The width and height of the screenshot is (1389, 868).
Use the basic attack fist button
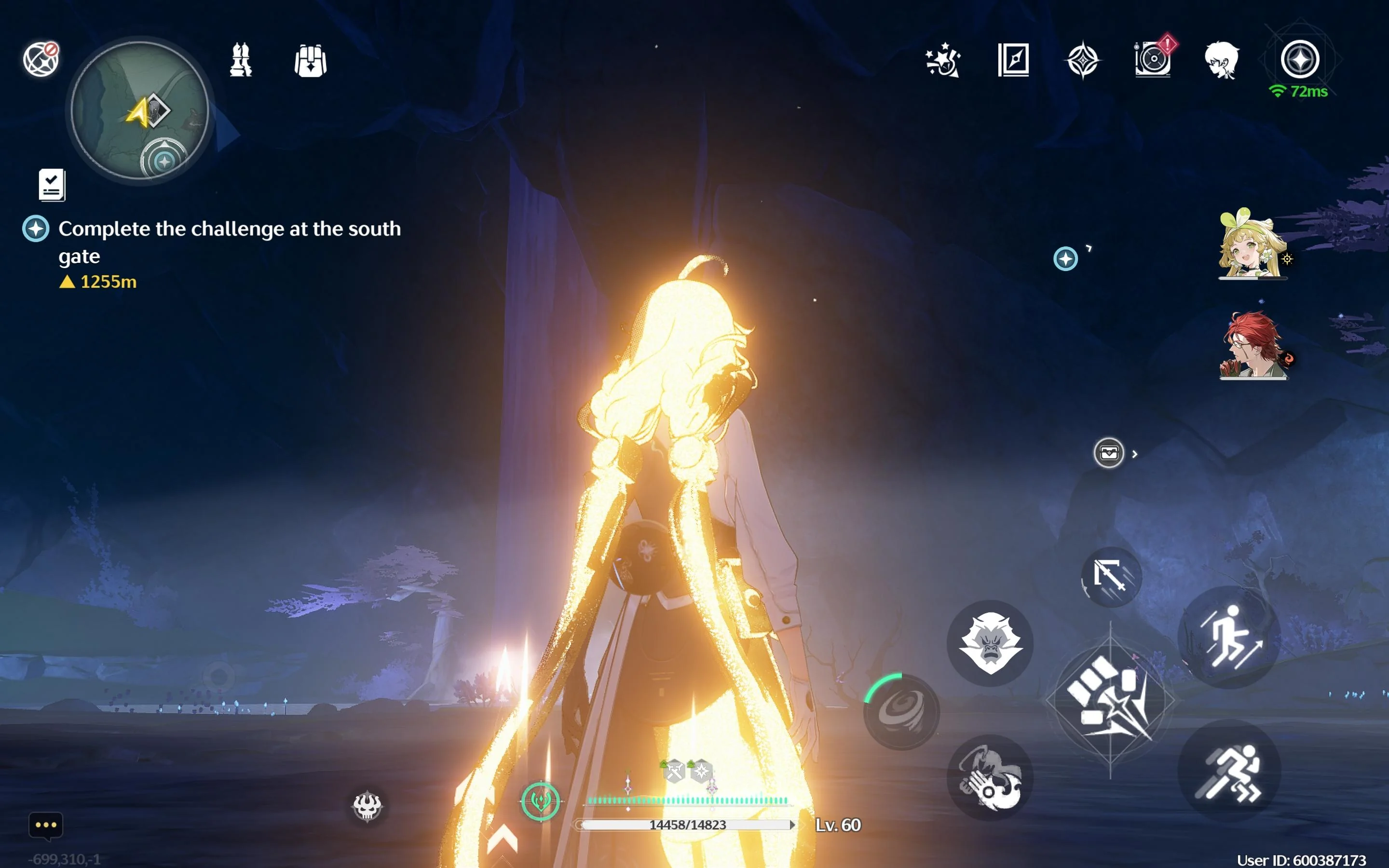click(x=1110, y=700)
